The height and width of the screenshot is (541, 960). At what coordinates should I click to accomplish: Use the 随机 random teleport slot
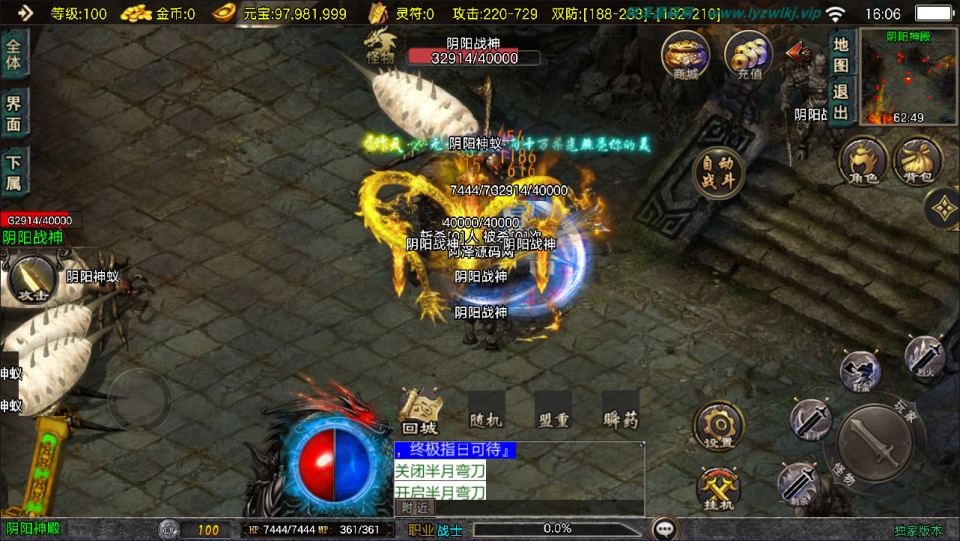click(x=487, y=410)
